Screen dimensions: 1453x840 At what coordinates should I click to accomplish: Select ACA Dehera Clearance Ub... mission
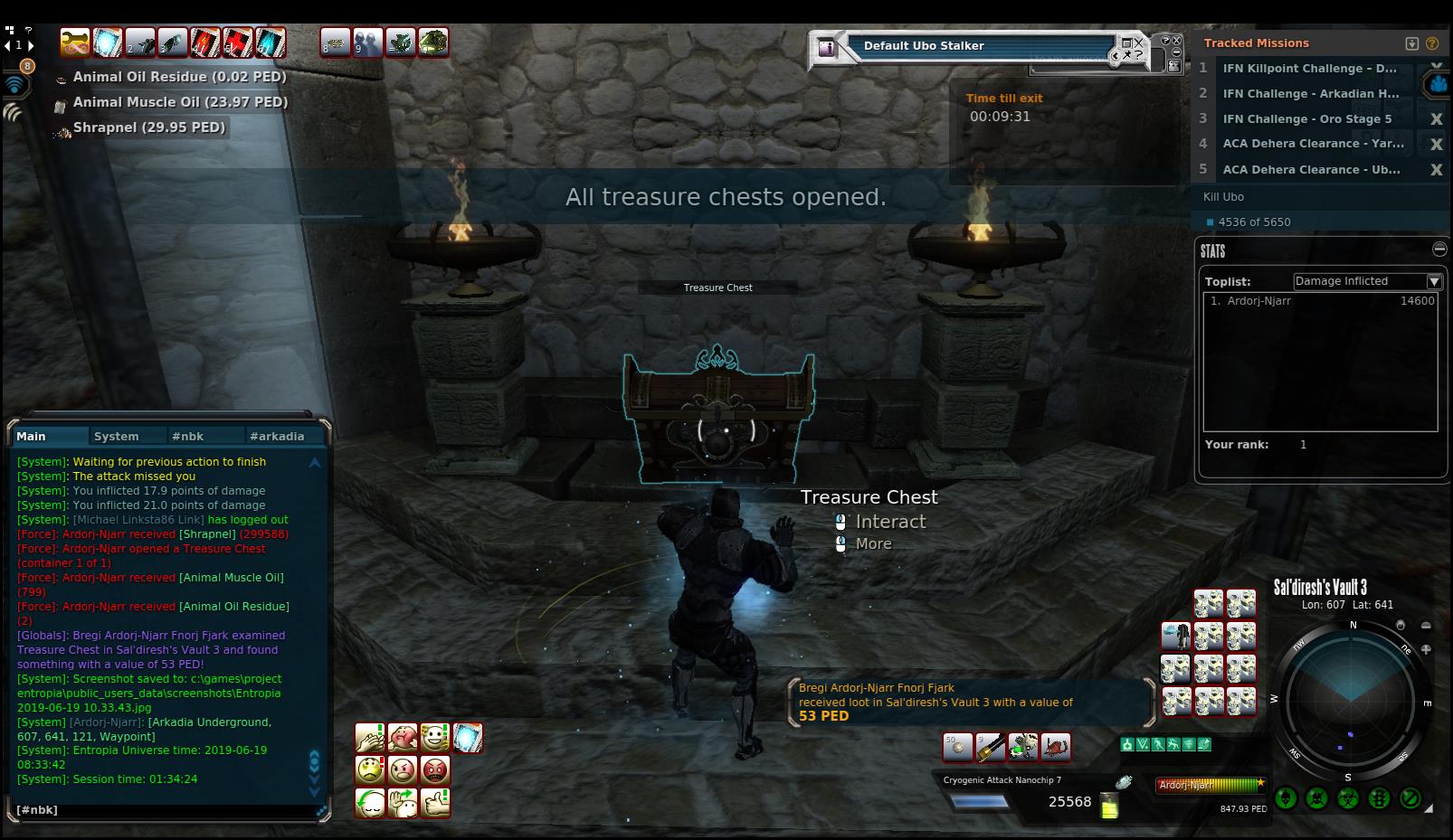pyautogui.click(x=1311, y=169)
